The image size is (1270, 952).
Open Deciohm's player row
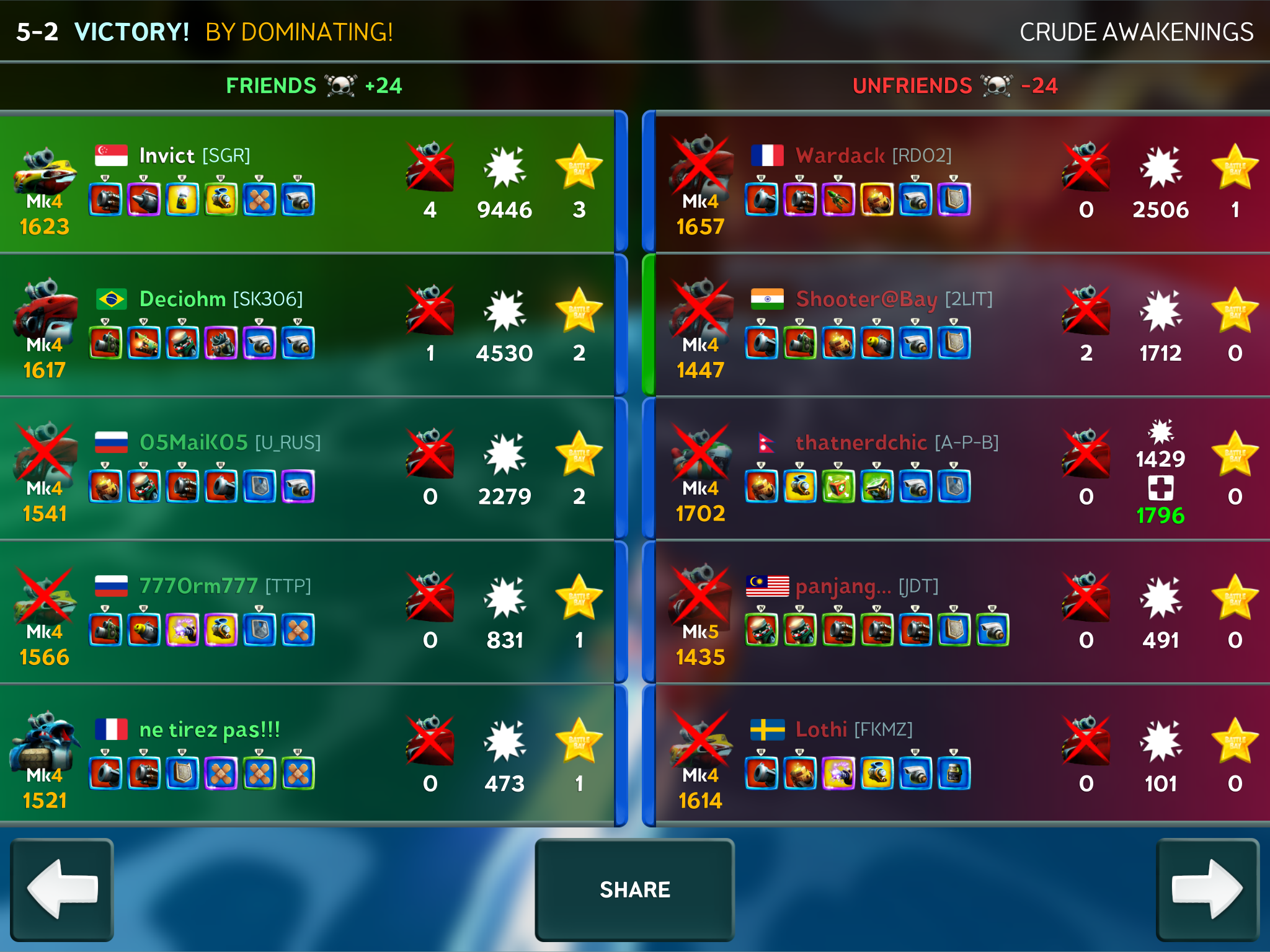tap(307, 325)
